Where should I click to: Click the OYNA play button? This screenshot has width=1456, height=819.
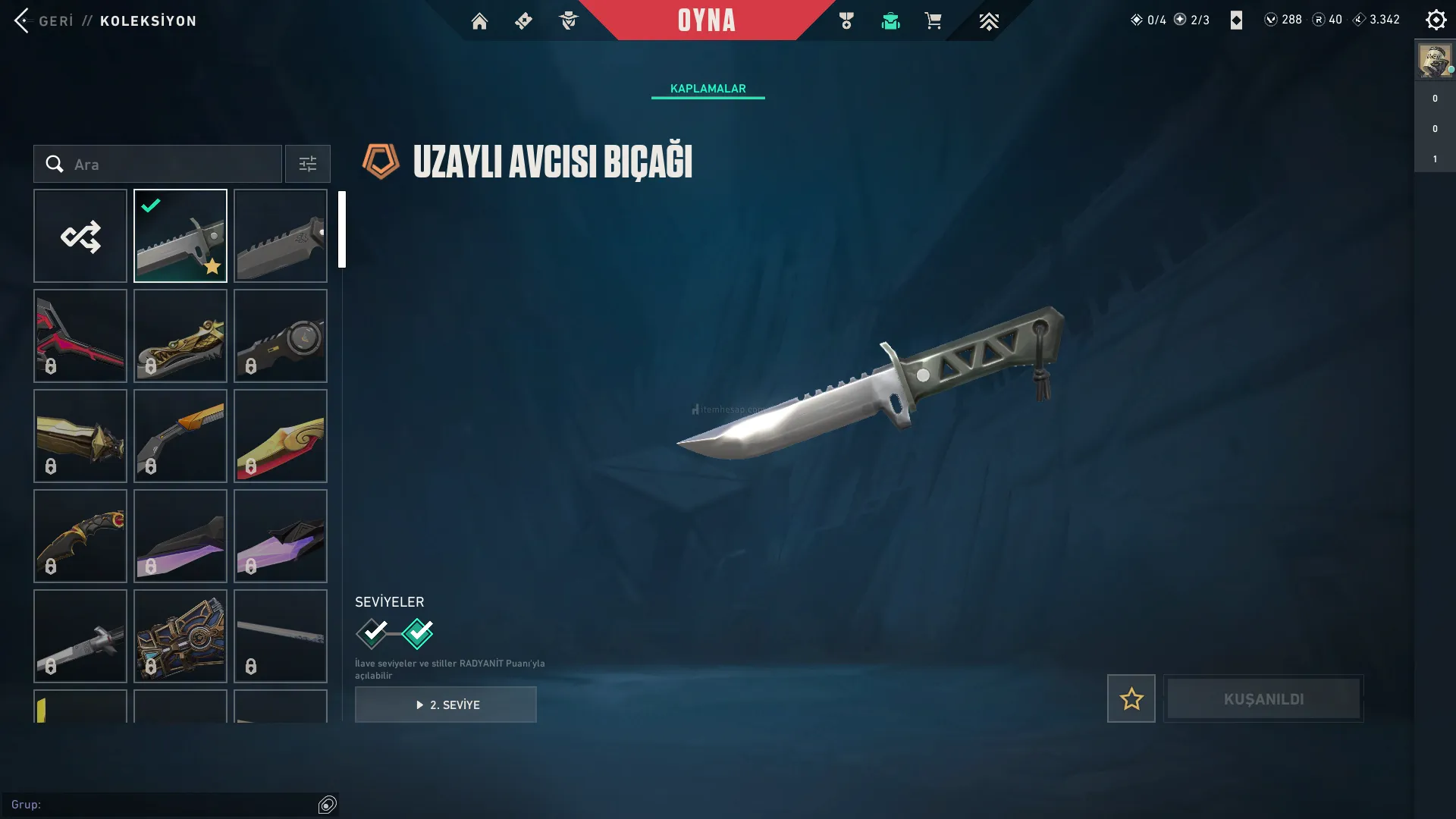(x=706, y=20)
